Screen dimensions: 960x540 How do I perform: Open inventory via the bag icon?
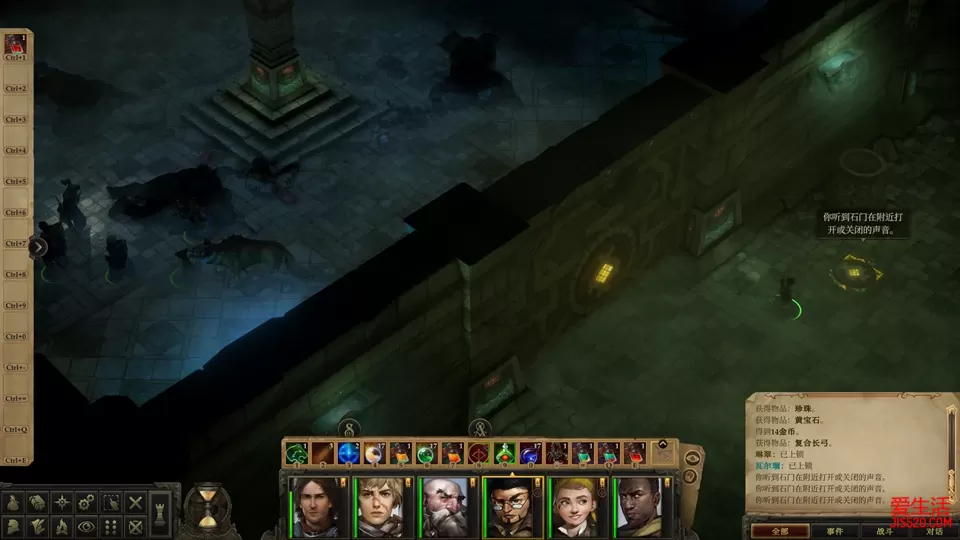pyautogui.click(x=14, y=502)
